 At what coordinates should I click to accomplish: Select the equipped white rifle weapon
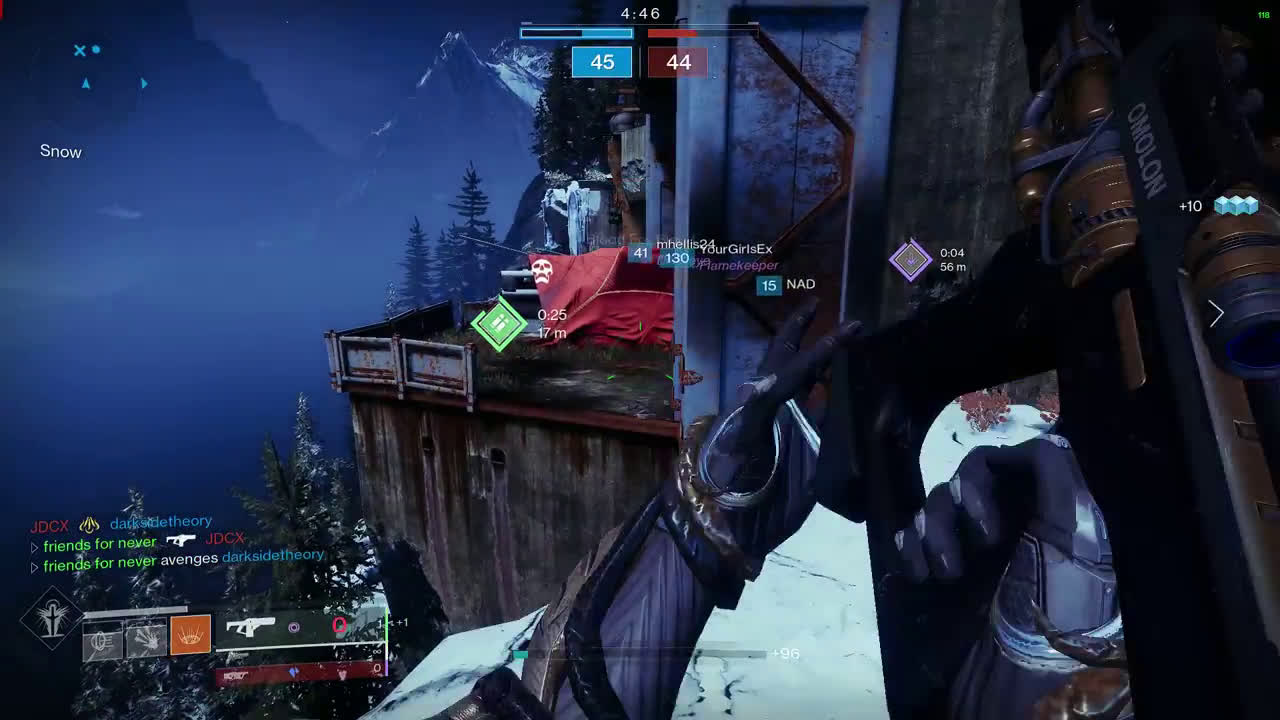pyautogui.click(x=250, y=627)
